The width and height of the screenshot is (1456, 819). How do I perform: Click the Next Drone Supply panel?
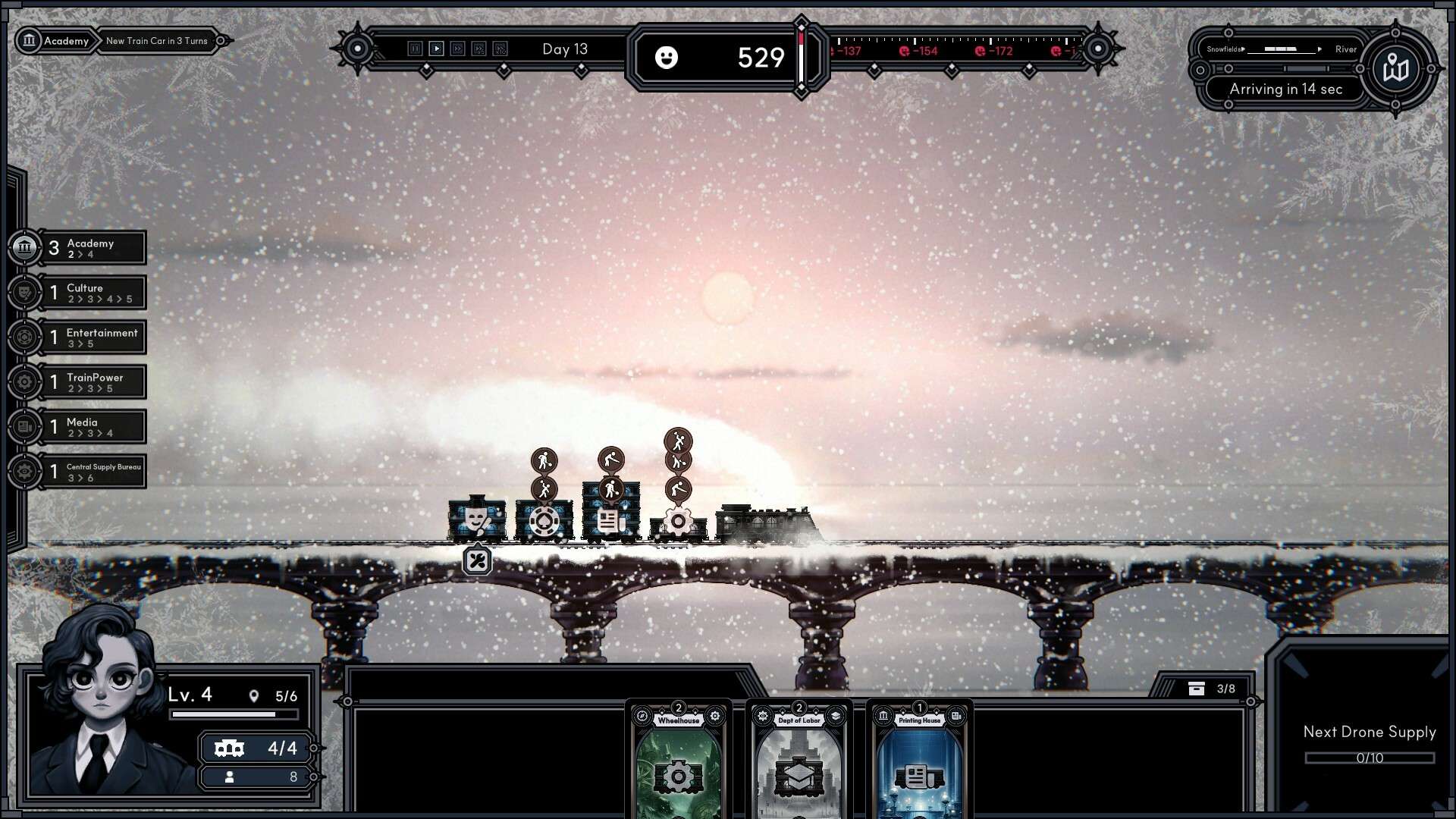tap(1369, 743)
